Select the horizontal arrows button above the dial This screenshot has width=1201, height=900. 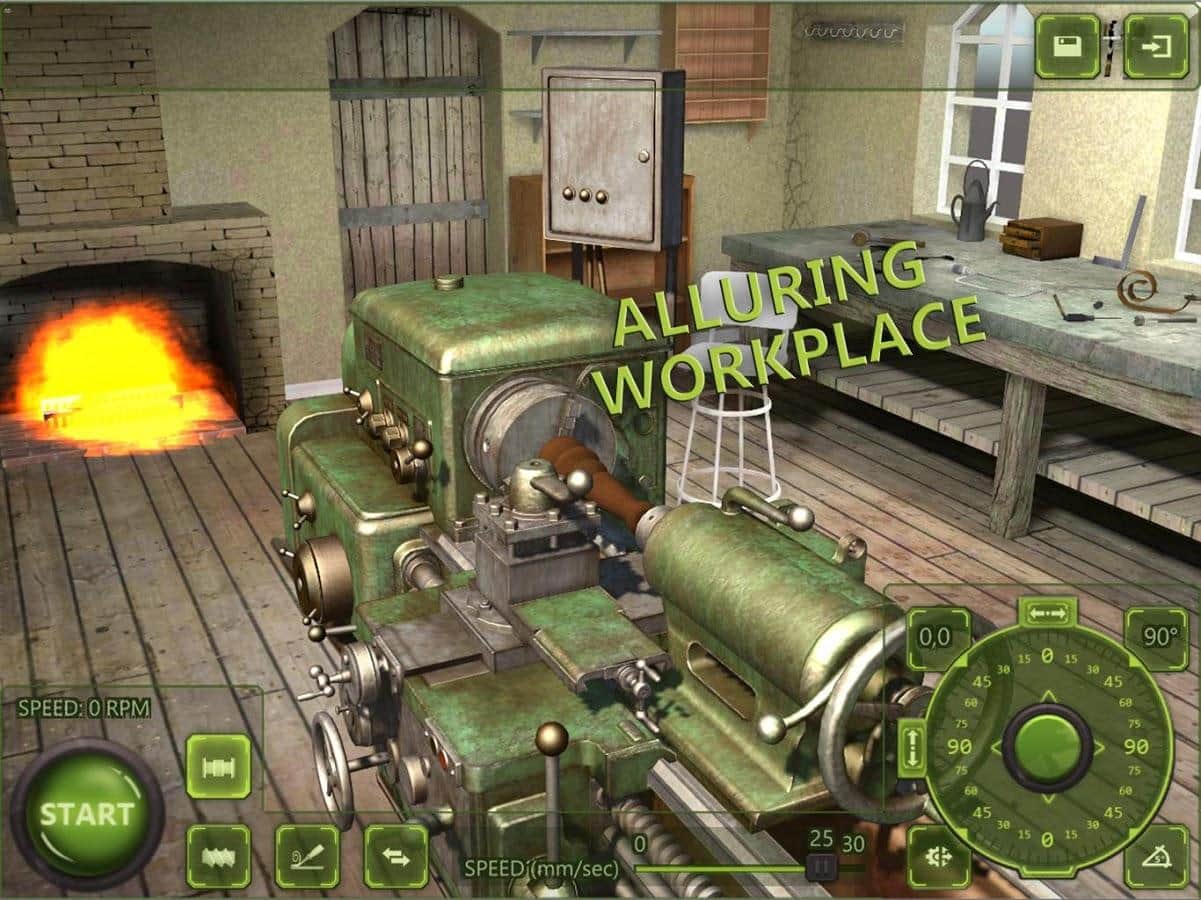pyautogui.click(x=1047, y=614)
